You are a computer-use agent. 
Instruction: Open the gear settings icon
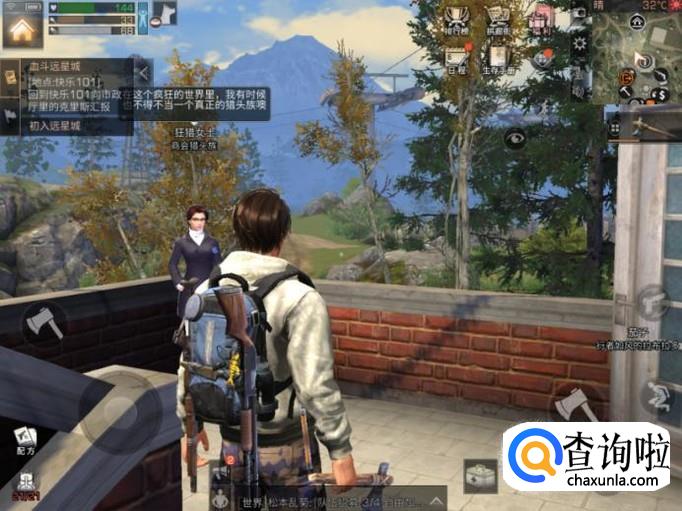pos(579,44)
